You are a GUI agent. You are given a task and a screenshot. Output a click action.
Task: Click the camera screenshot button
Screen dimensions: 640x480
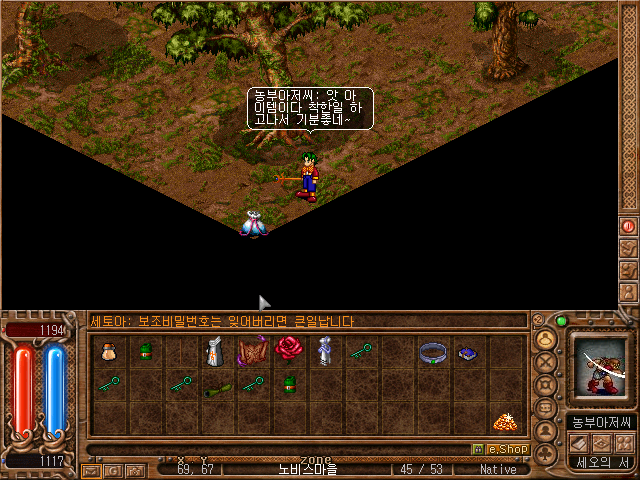point(133,469)
